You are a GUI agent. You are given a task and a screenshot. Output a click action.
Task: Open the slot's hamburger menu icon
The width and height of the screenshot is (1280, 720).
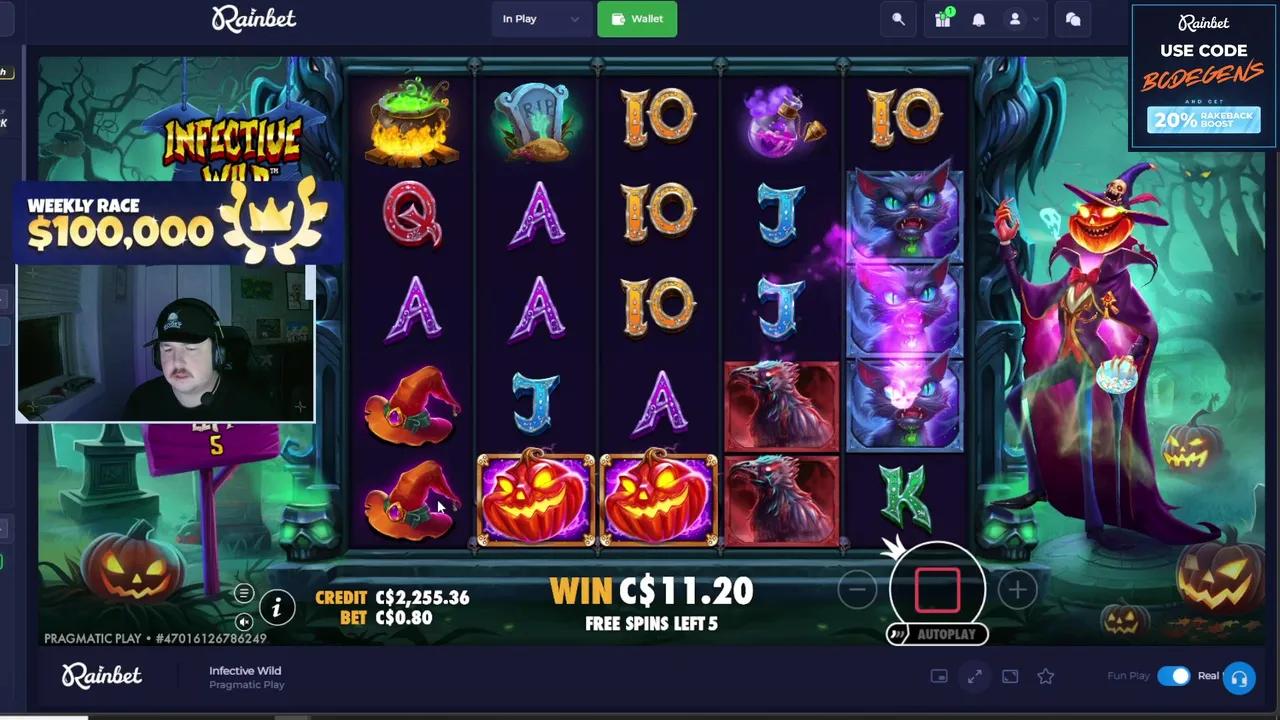coord(244,593)
